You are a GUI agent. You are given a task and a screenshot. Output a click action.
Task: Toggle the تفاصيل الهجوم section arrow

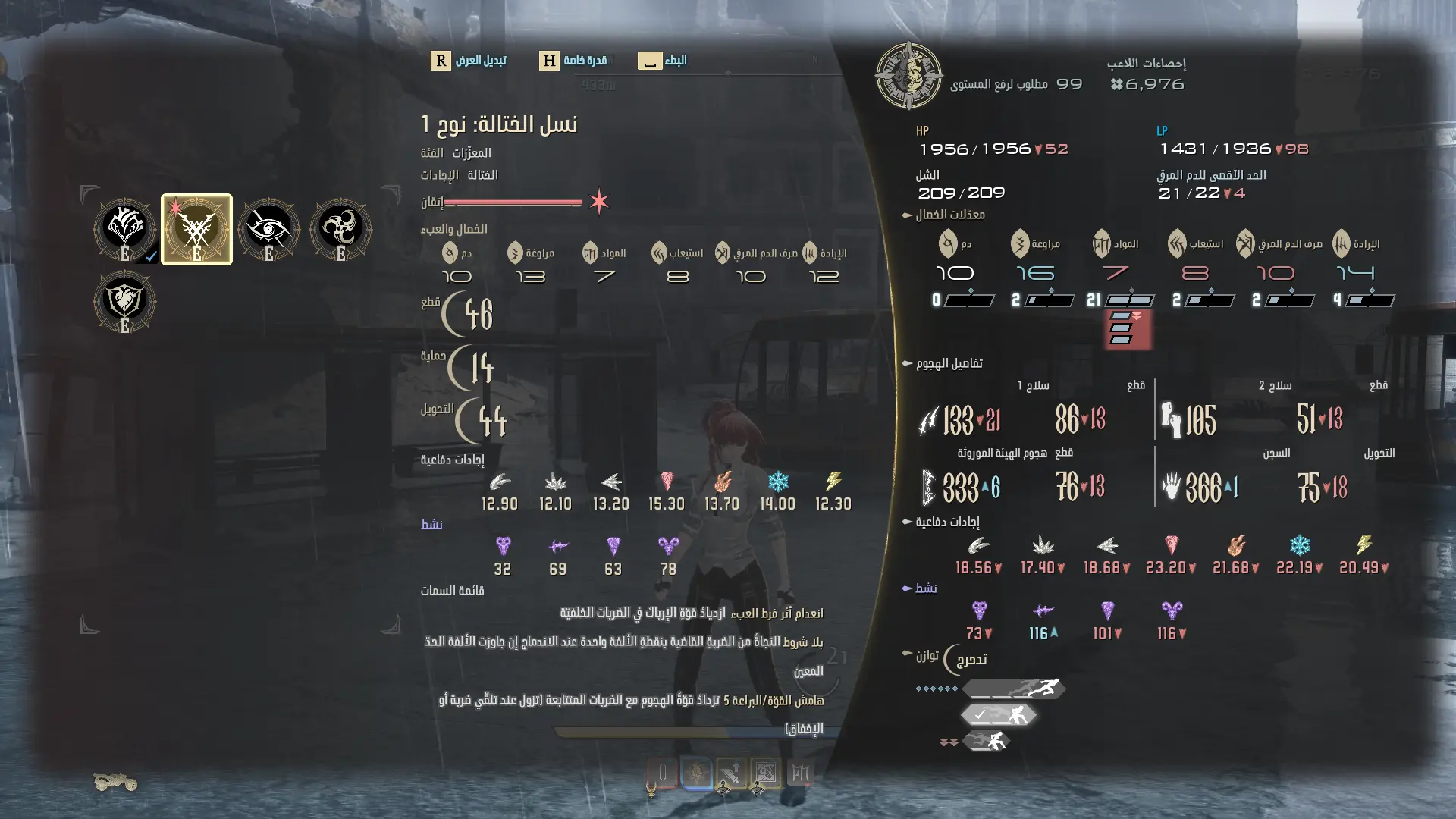[x=906, y=364]
